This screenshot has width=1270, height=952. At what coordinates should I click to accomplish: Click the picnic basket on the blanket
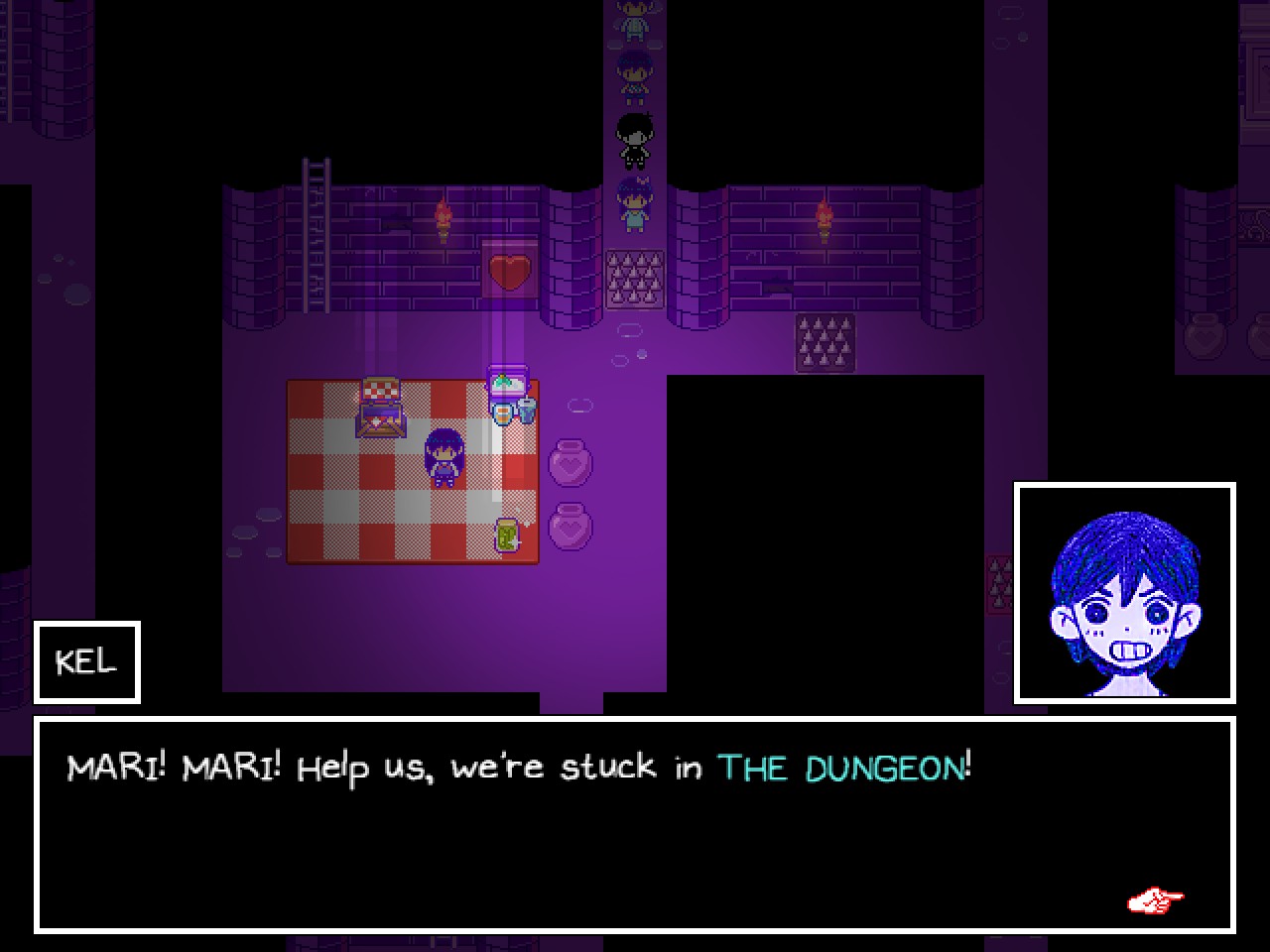click(x=379, y=407)
